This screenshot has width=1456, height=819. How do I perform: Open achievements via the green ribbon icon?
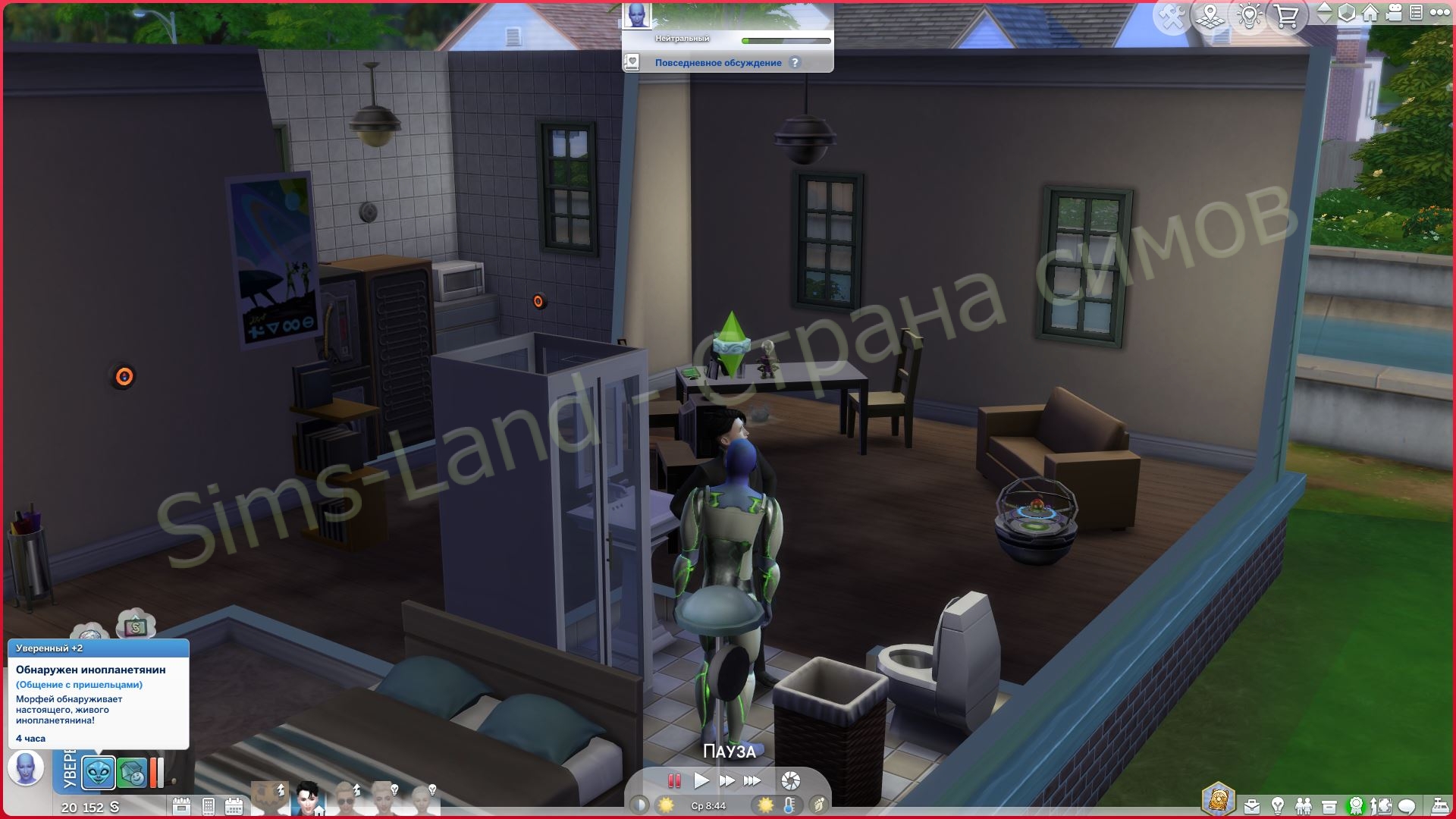[1356, 805]
